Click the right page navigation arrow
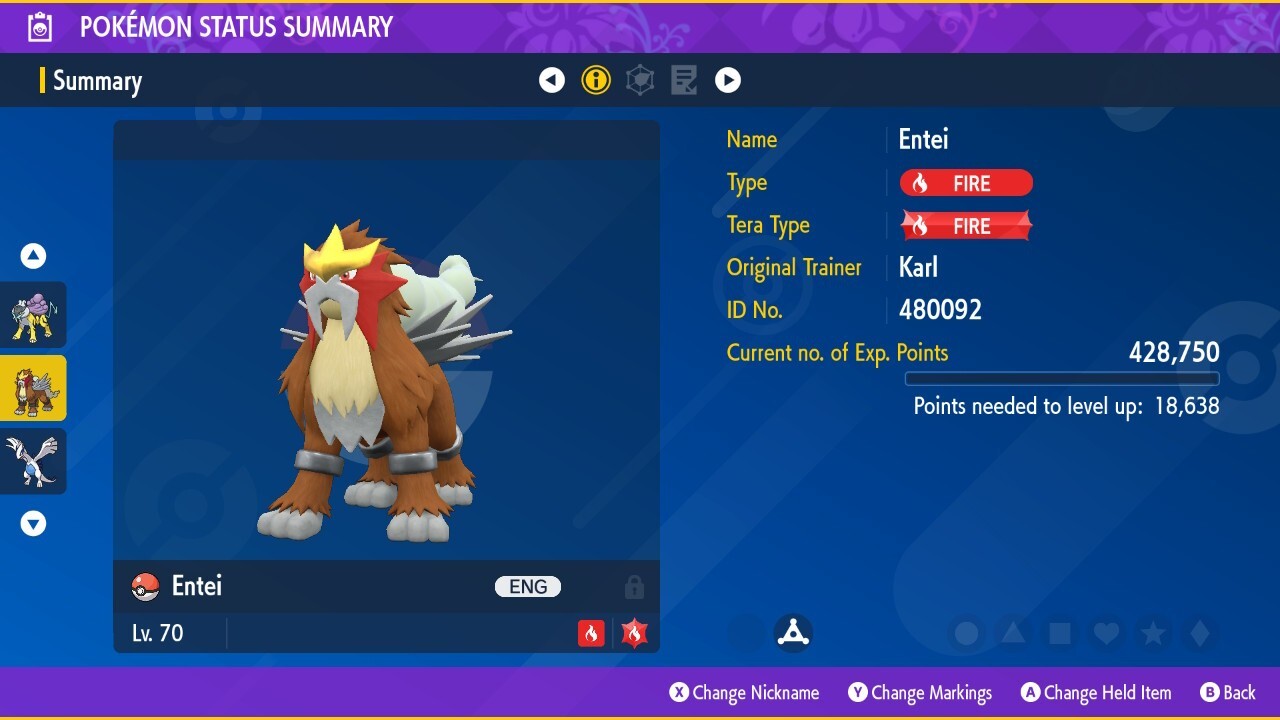Screen dimensions: 1280x720 click(x=727, y=80)
